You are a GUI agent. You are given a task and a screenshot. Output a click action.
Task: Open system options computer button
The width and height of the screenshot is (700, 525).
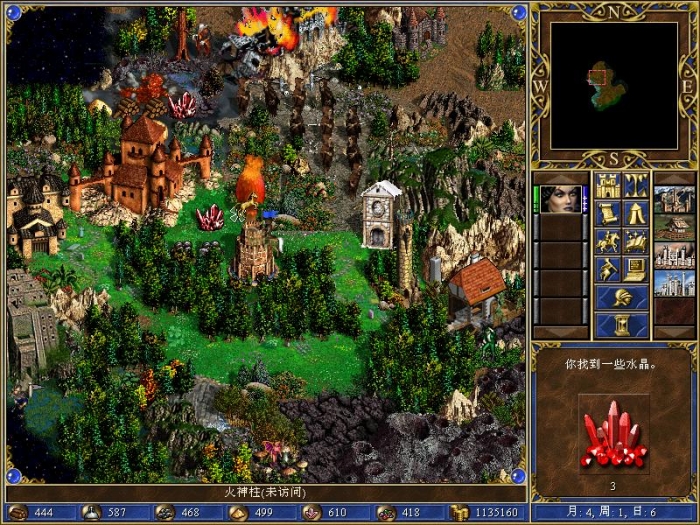pyautogui.click(x=635, y=269)
